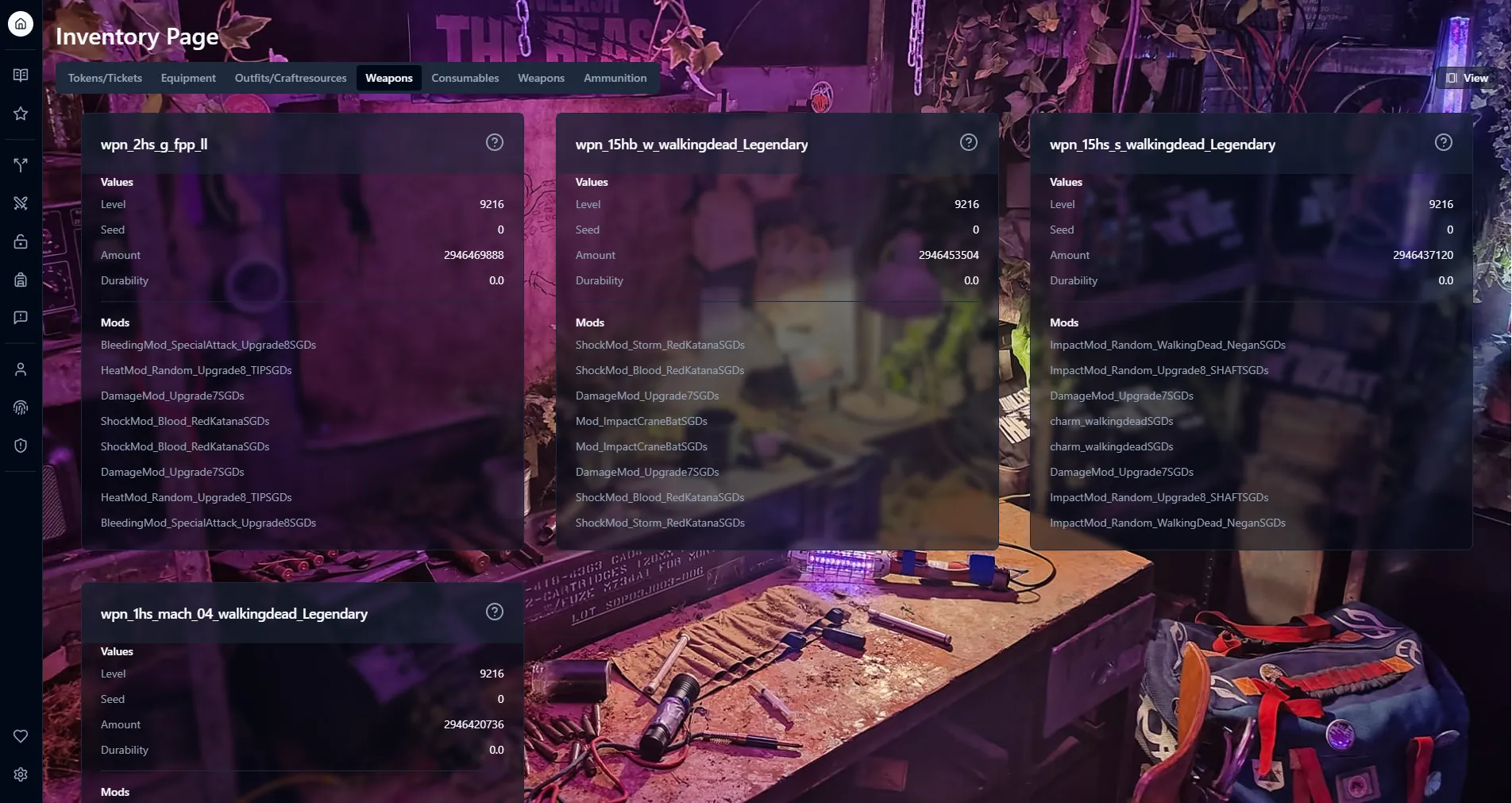This screenshot has height=803, width=1512.
Task: Select the heart icon near the bottom sidebar
Action: pos(20,735)
